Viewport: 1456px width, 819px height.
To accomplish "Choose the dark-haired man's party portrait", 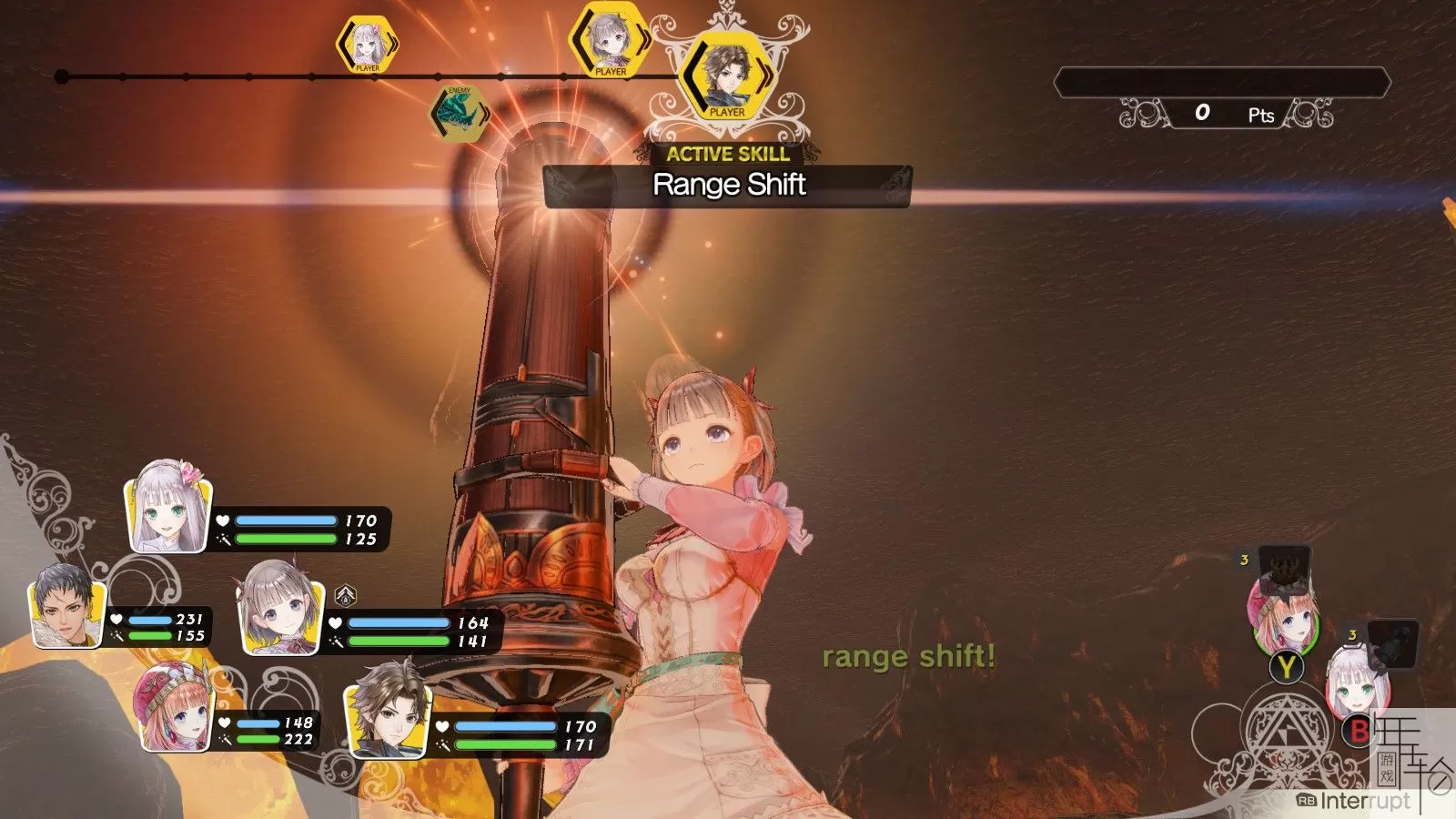I will point(66,605).
